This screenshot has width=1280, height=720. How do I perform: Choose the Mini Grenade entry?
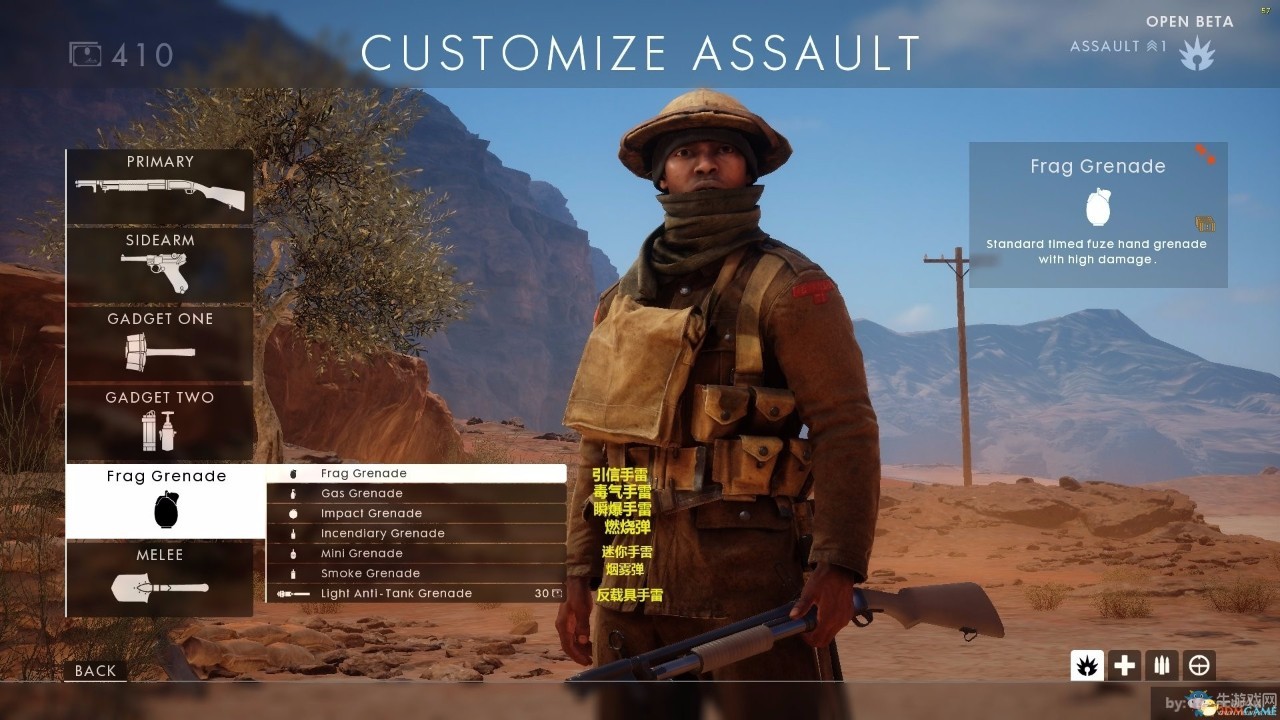click(416, 553)
